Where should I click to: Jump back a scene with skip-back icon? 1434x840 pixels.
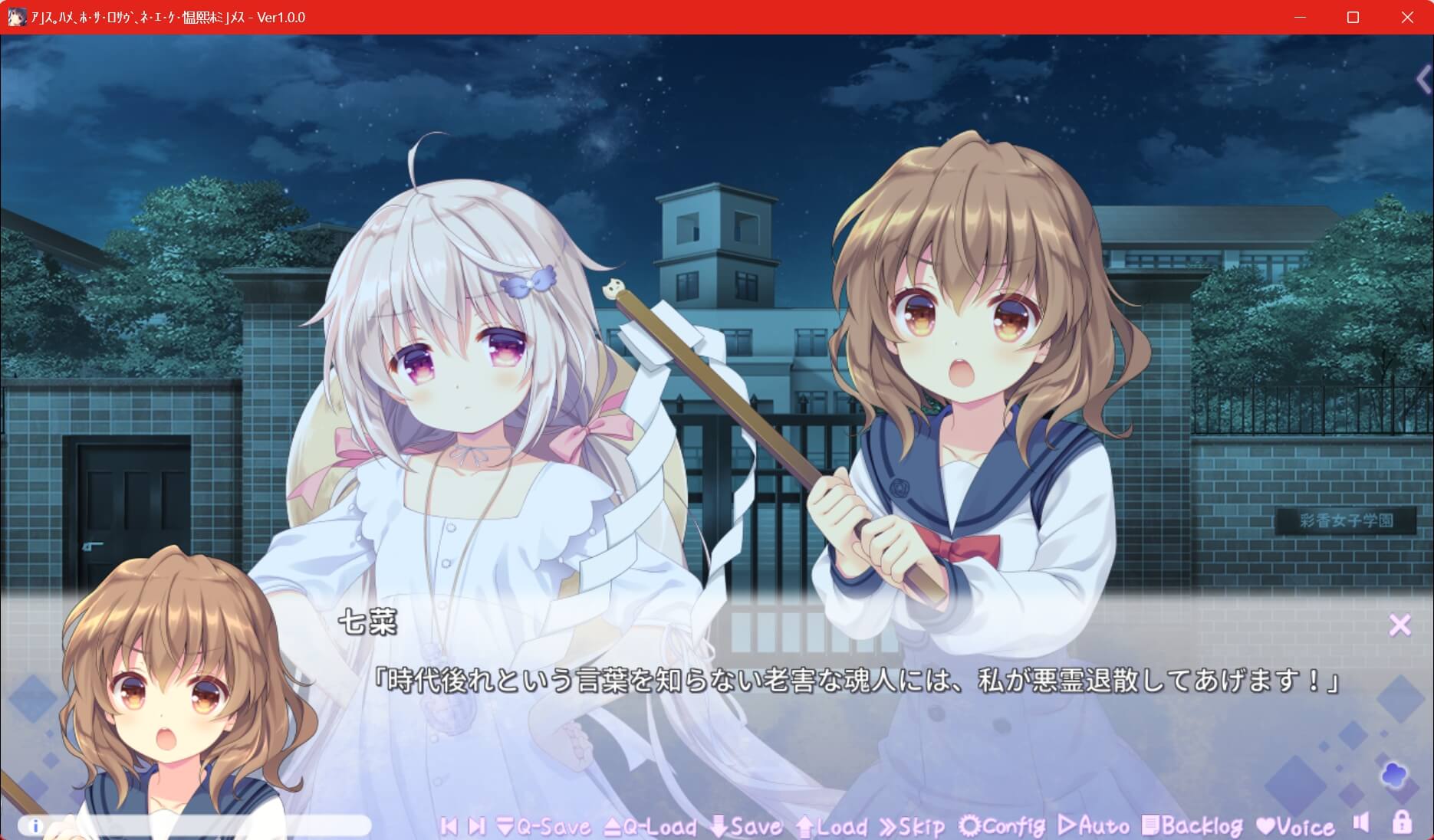click(x=449, y=827)
